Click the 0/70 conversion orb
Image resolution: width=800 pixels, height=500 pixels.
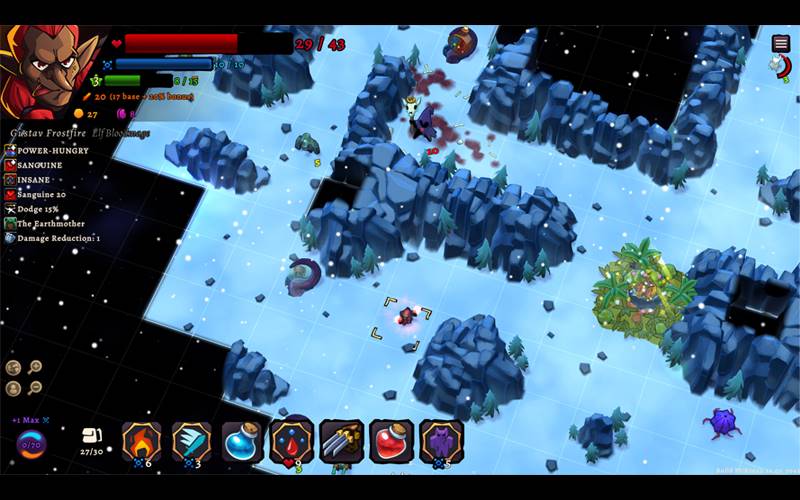[31, 443]
